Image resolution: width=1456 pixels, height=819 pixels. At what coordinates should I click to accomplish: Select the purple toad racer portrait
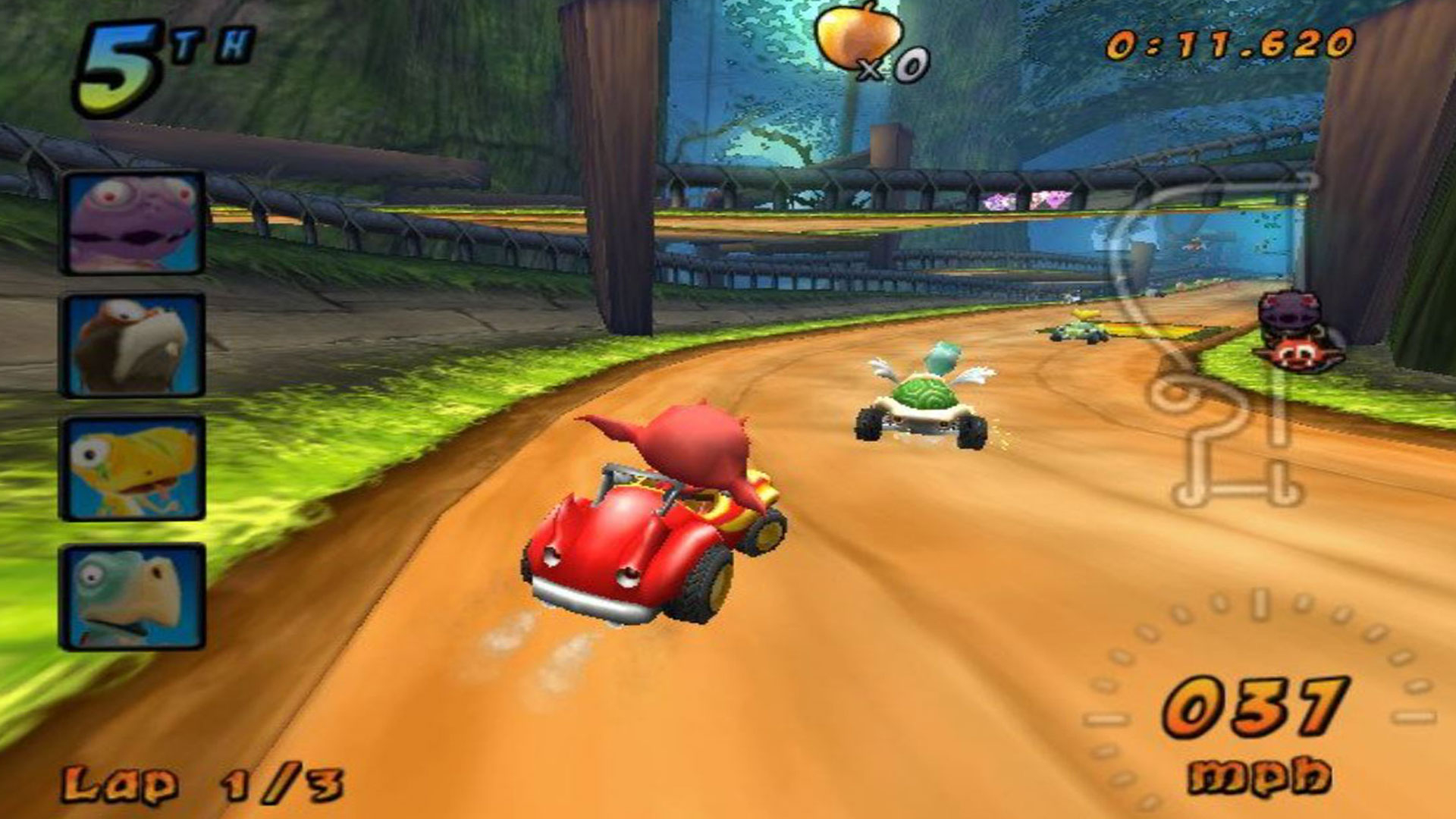[133, 222]
